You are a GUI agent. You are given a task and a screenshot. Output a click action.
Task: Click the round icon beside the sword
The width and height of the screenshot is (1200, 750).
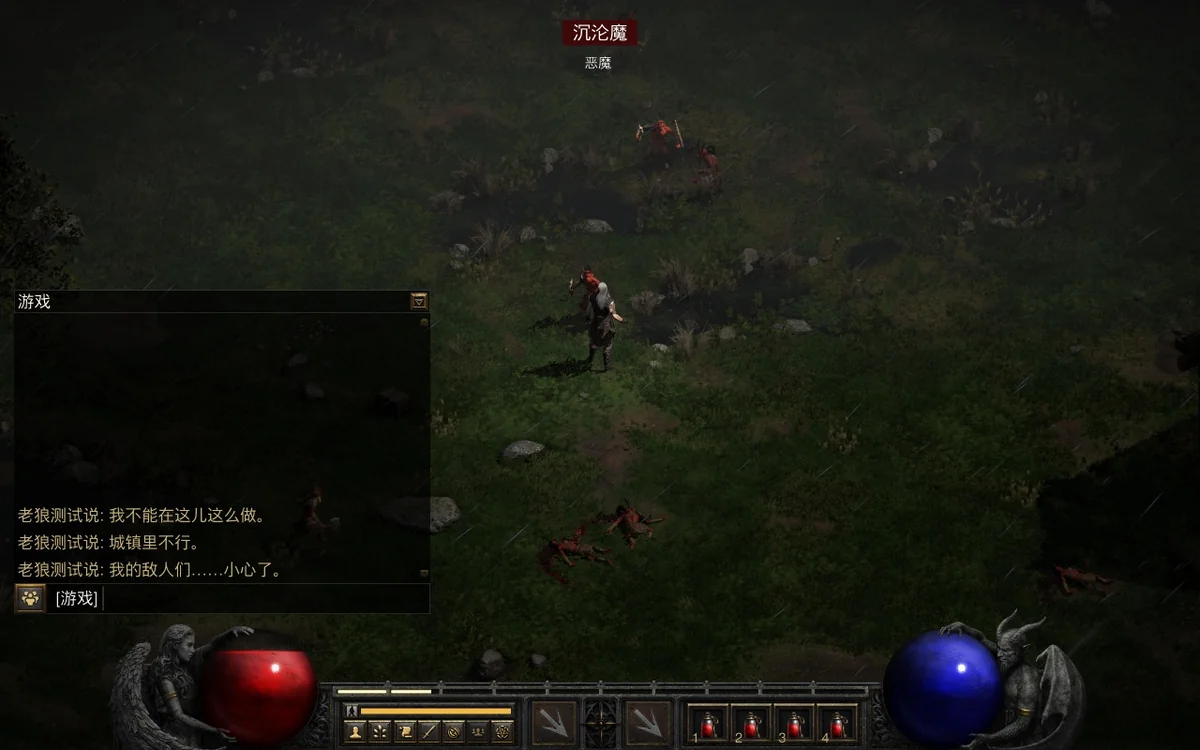tap(453, 732)
